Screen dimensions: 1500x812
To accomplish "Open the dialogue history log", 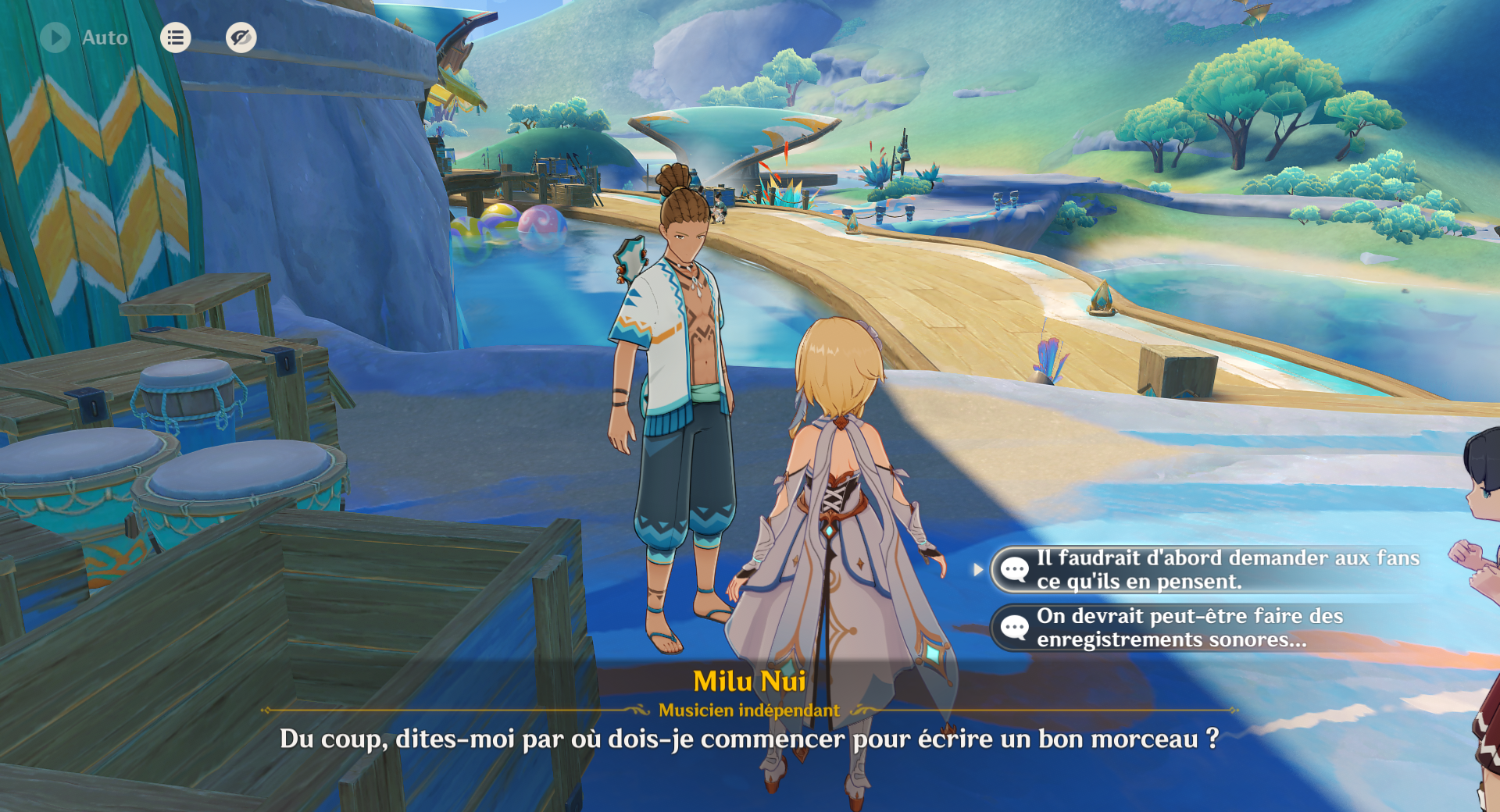I will [x=176, y=37].
